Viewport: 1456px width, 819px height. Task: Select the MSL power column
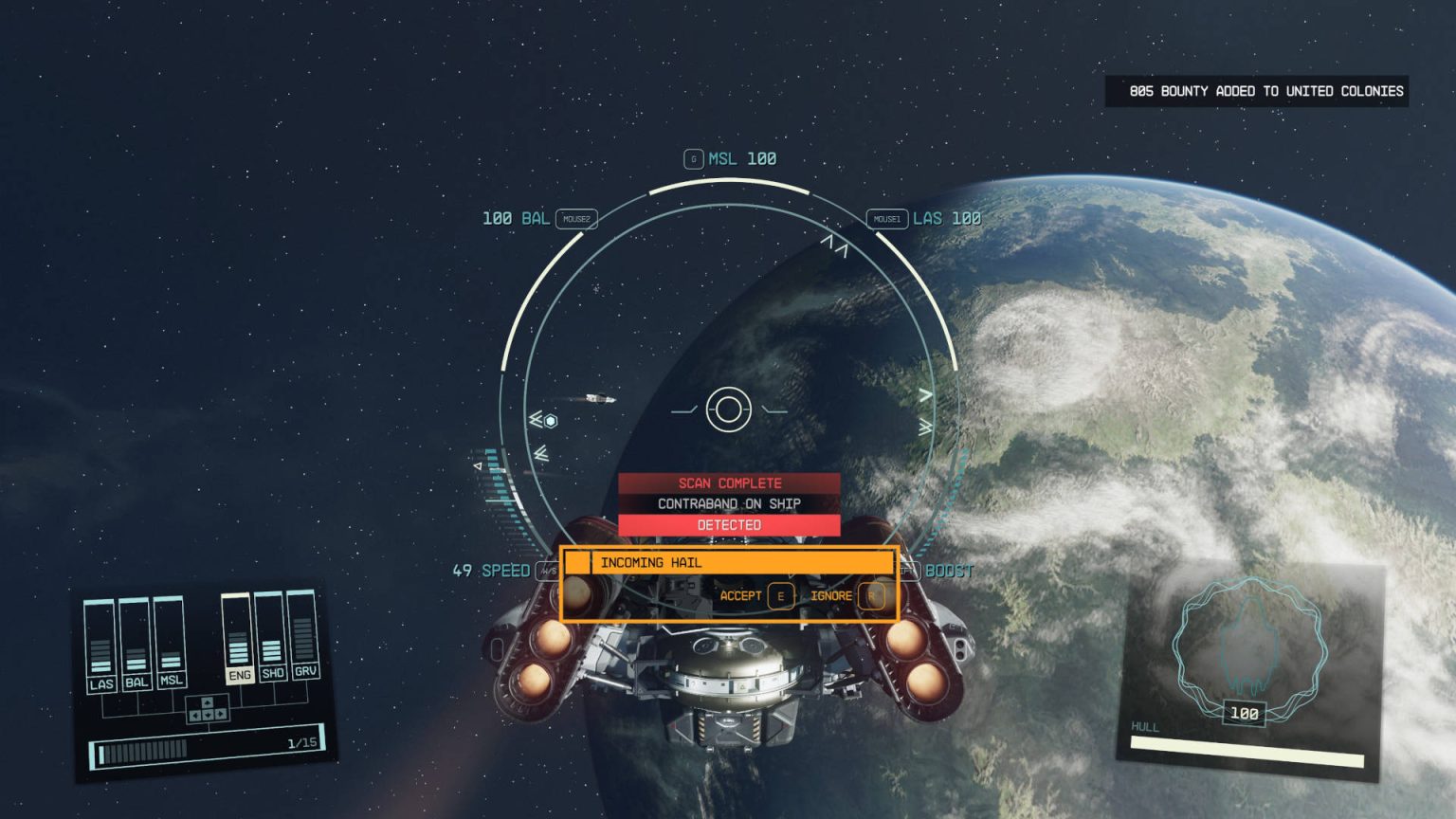click(170, 642)
